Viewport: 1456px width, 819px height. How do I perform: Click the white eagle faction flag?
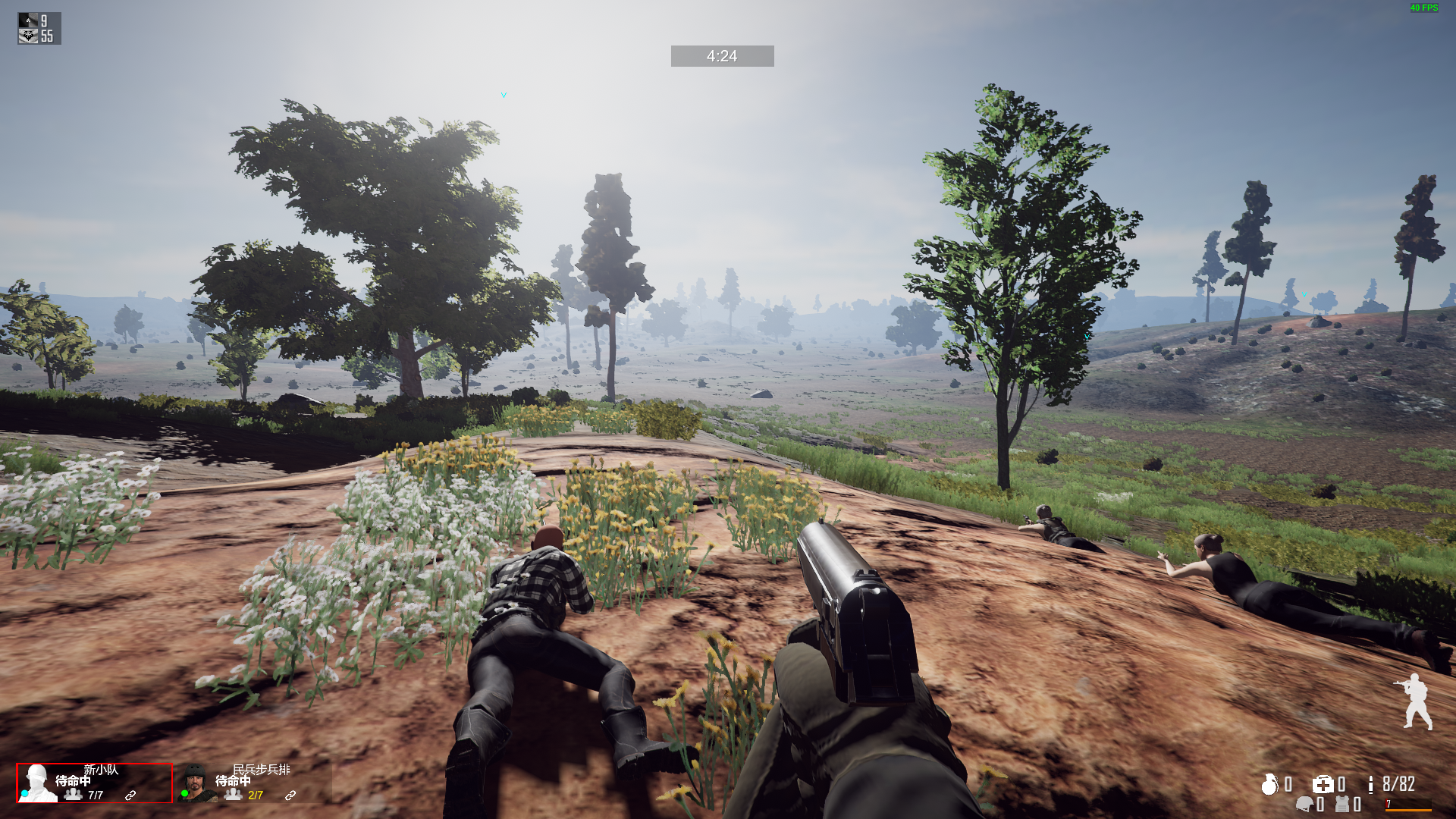(28, 36)
